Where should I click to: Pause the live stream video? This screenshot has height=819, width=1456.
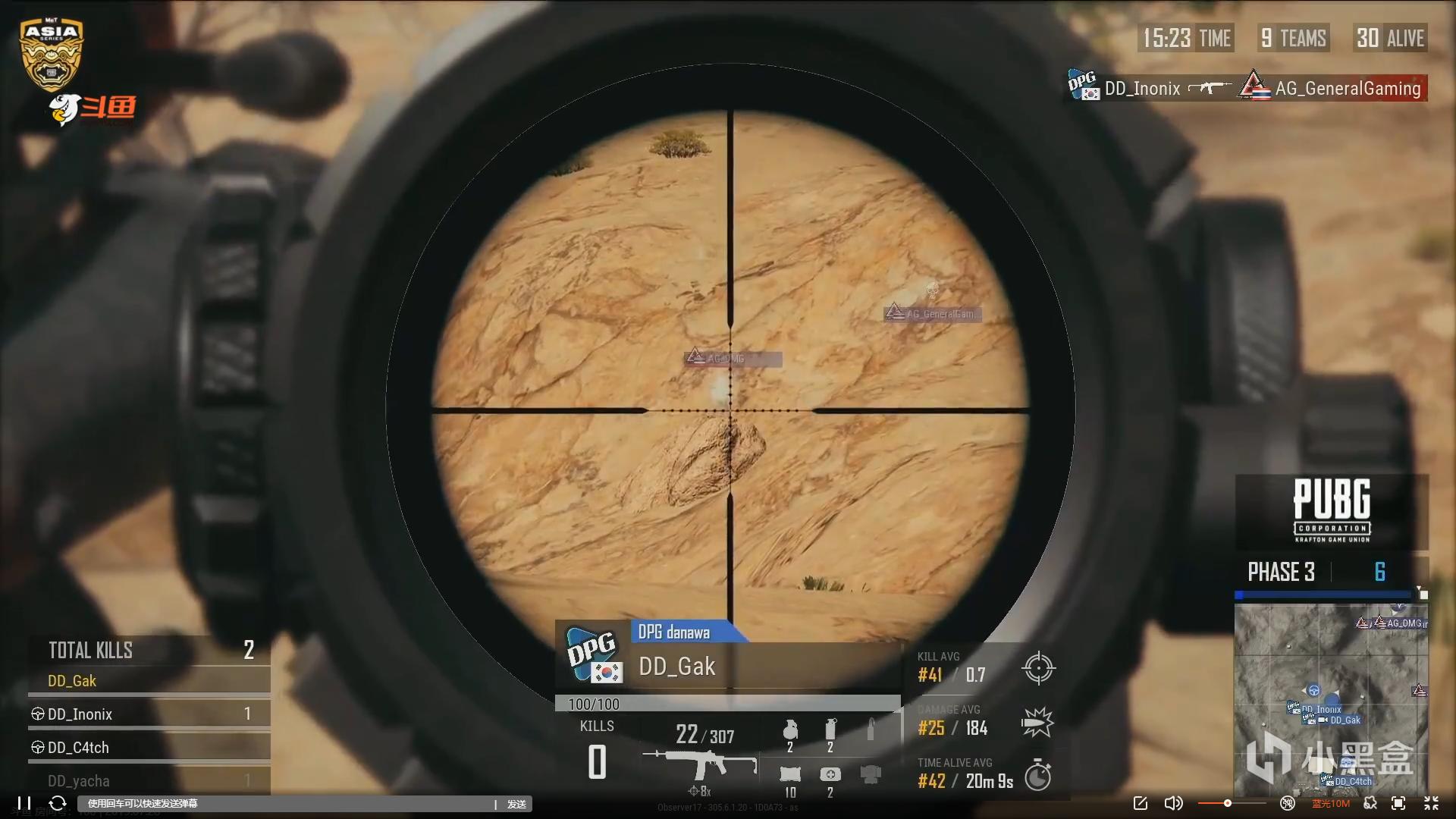pos(24,803)
